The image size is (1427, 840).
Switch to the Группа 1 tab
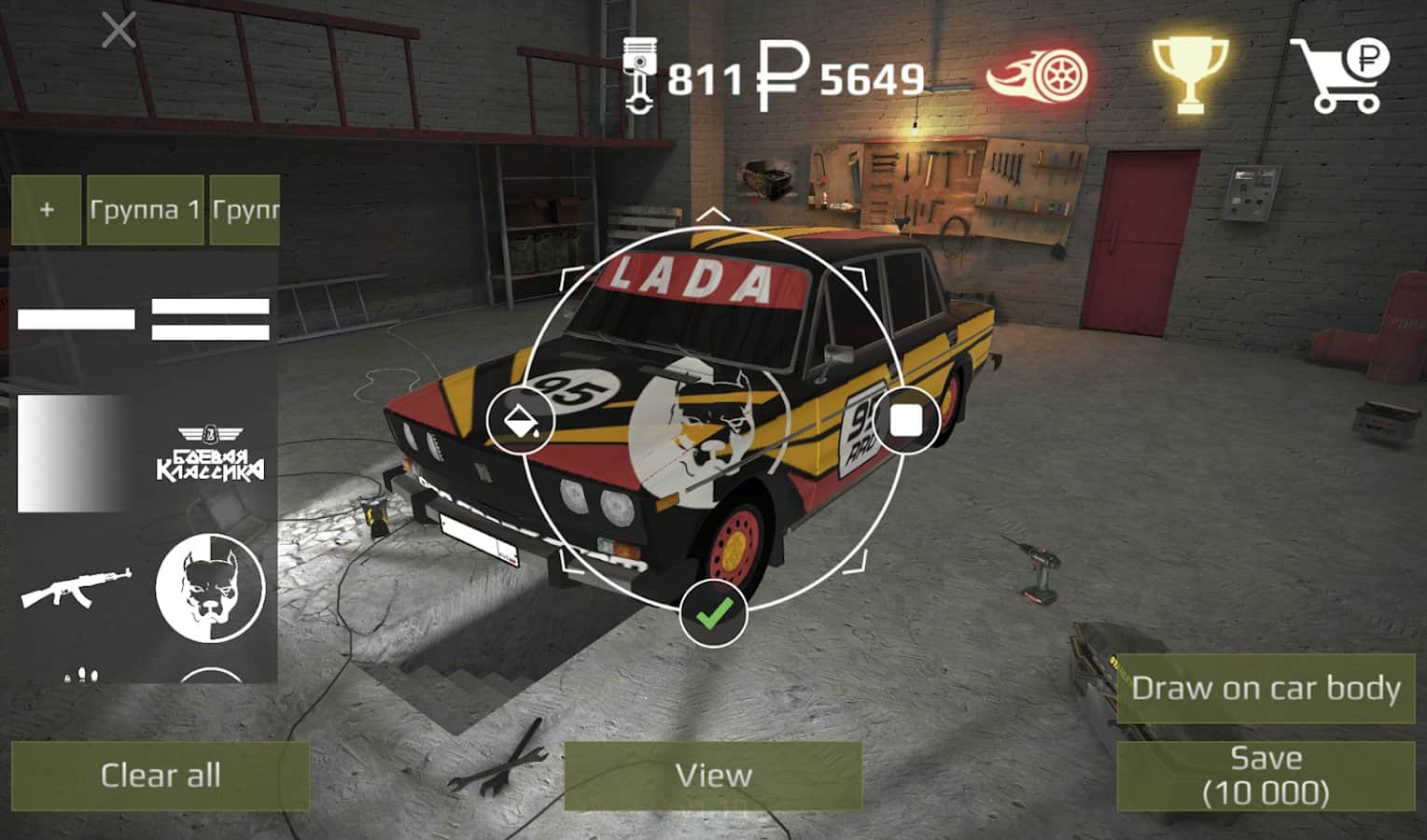[x=145, y=210]
